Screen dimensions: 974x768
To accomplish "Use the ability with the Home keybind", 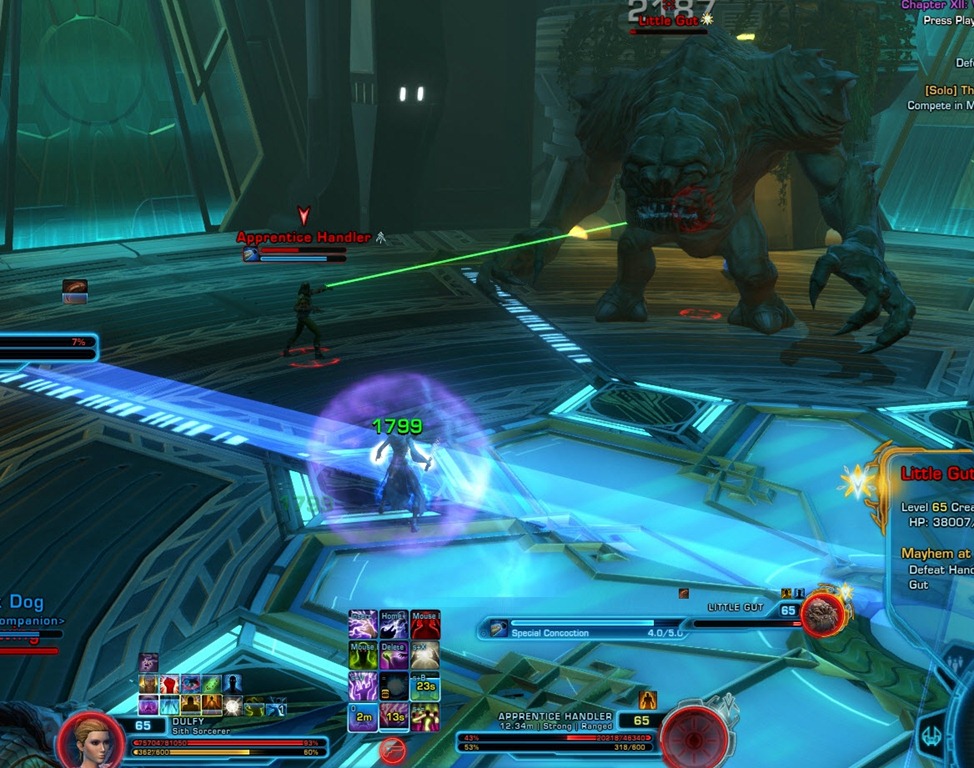I will 394,625.
